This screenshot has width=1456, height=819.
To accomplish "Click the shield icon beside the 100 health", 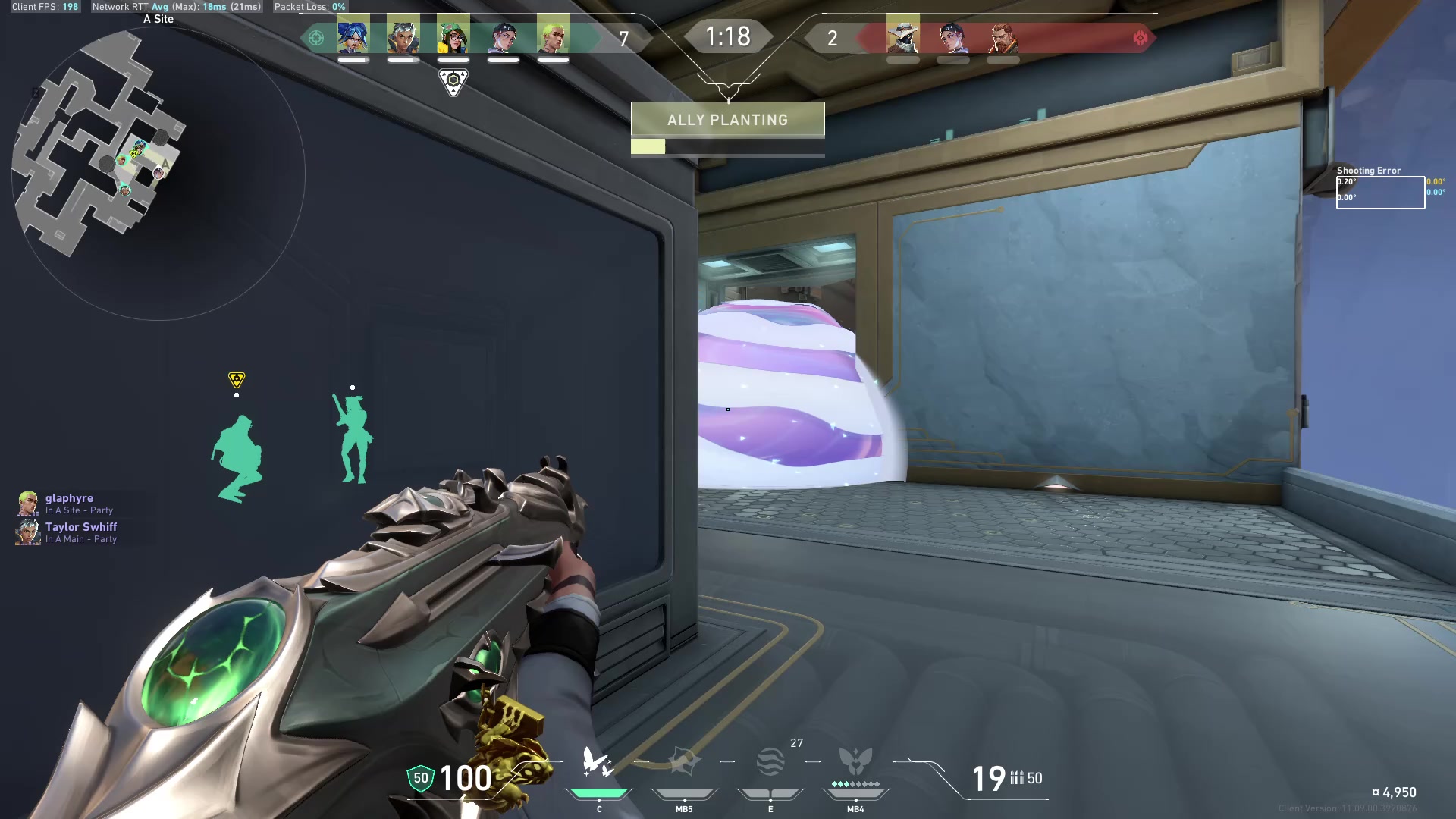I will (x=419, y=778).
